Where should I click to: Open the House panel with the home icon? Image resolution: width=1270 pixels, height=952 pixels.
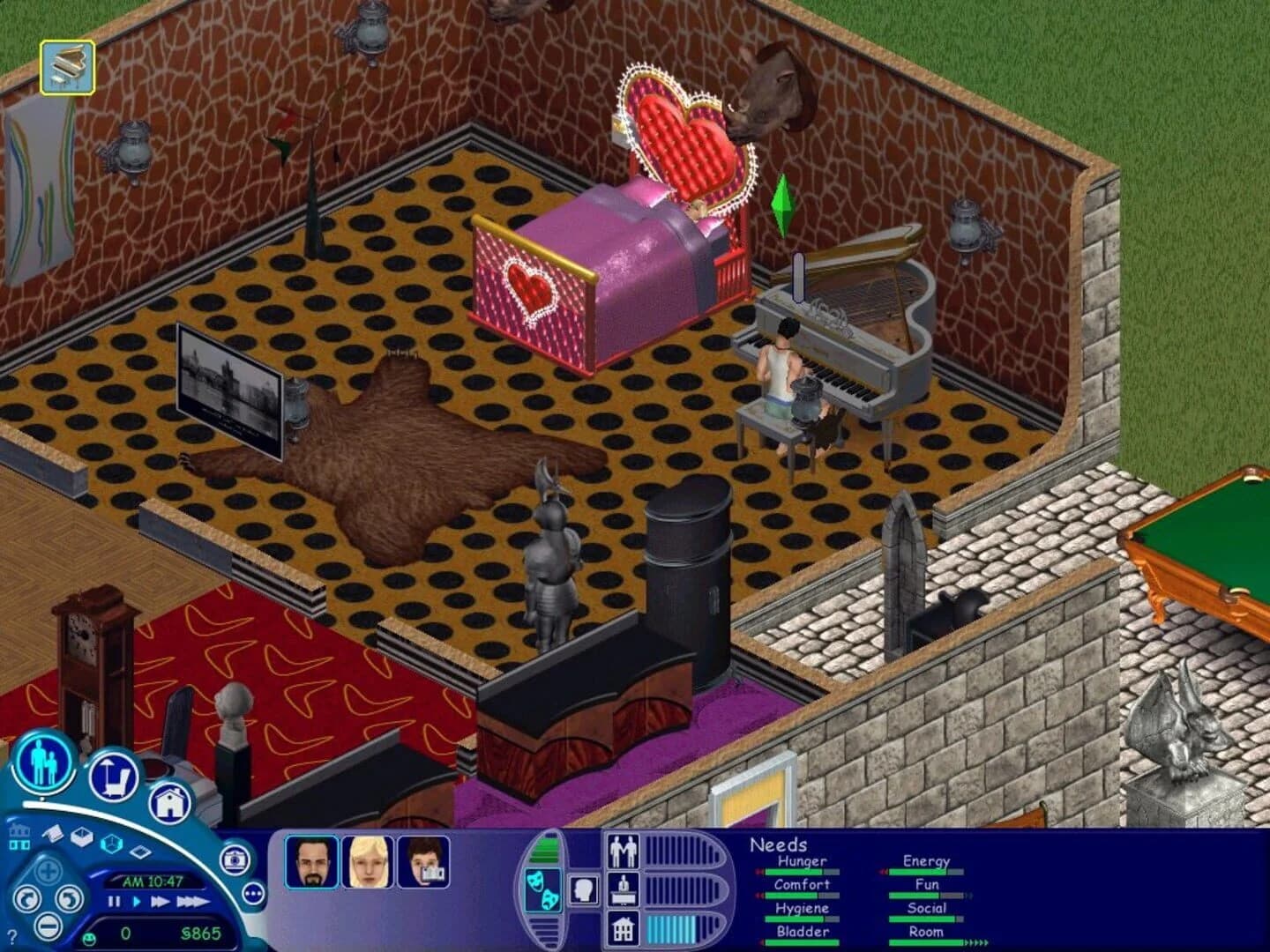click(624, 930)
